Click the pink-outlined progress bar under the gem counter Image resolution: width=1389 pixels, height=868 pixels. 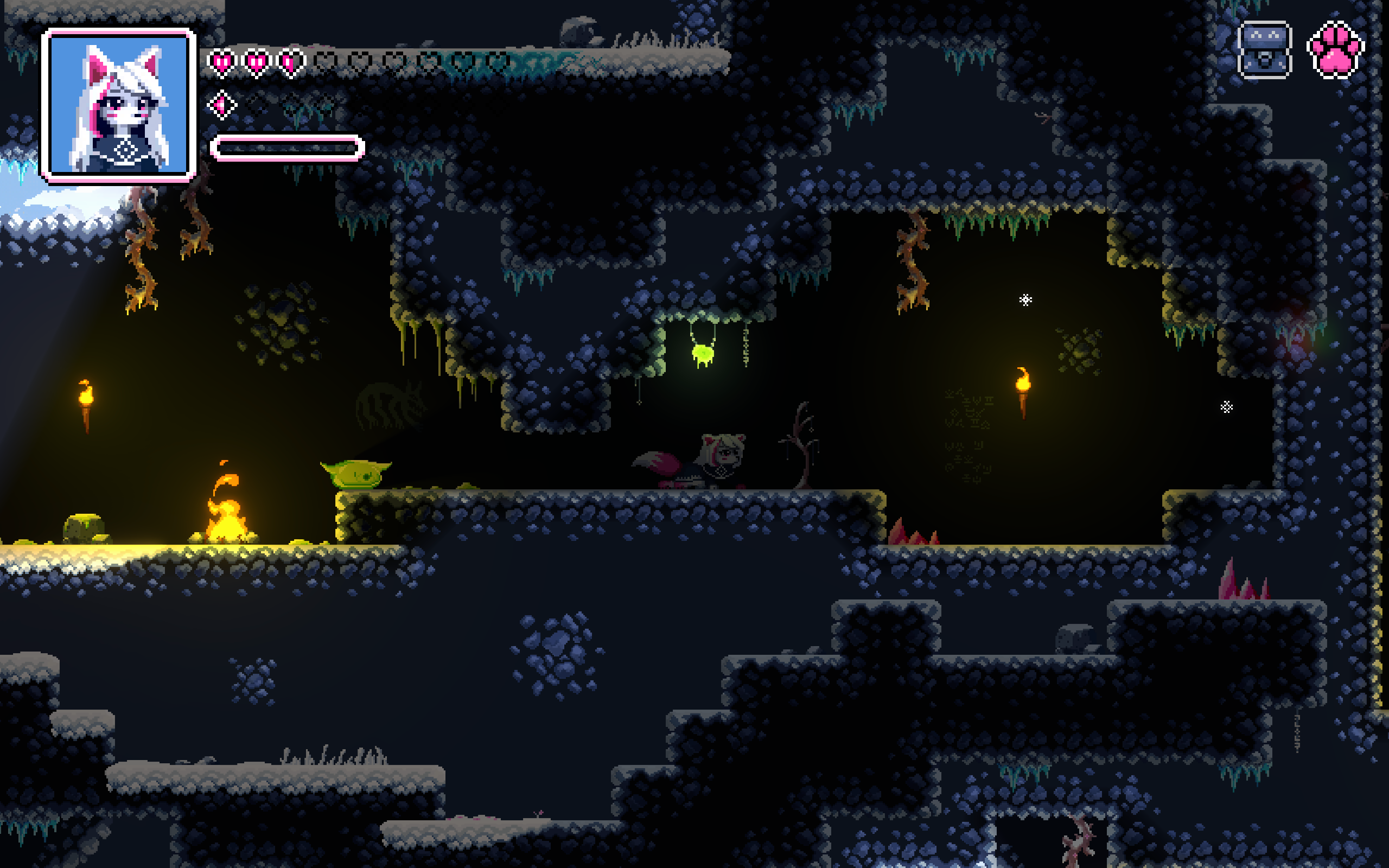point(284,148)
